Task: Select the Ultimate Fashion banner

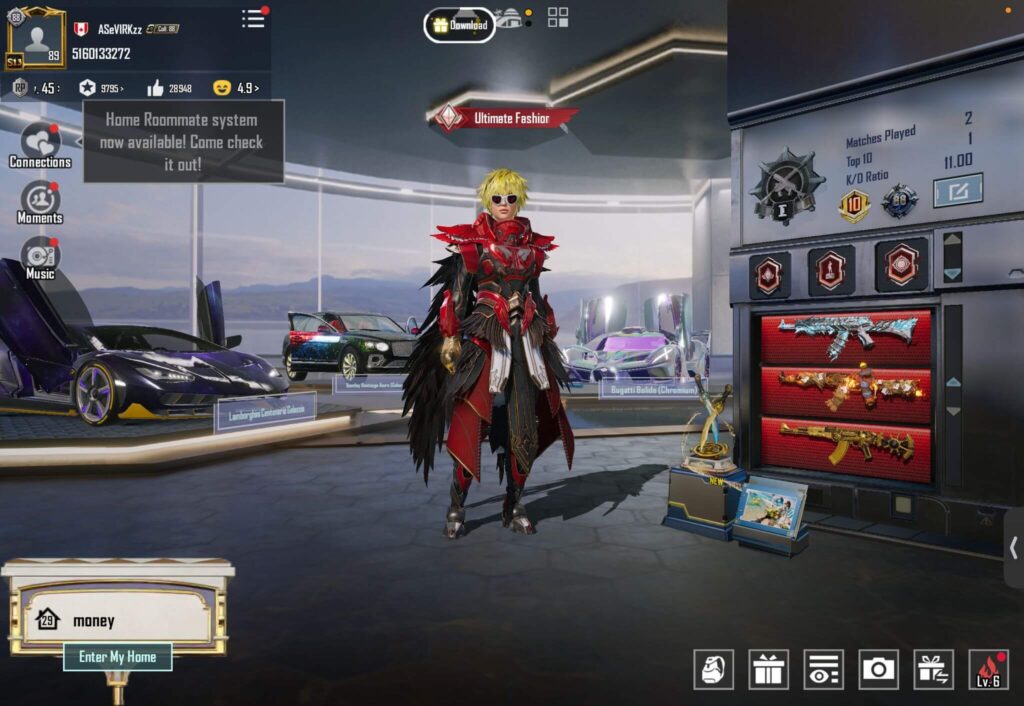Action: pos(505,118)
